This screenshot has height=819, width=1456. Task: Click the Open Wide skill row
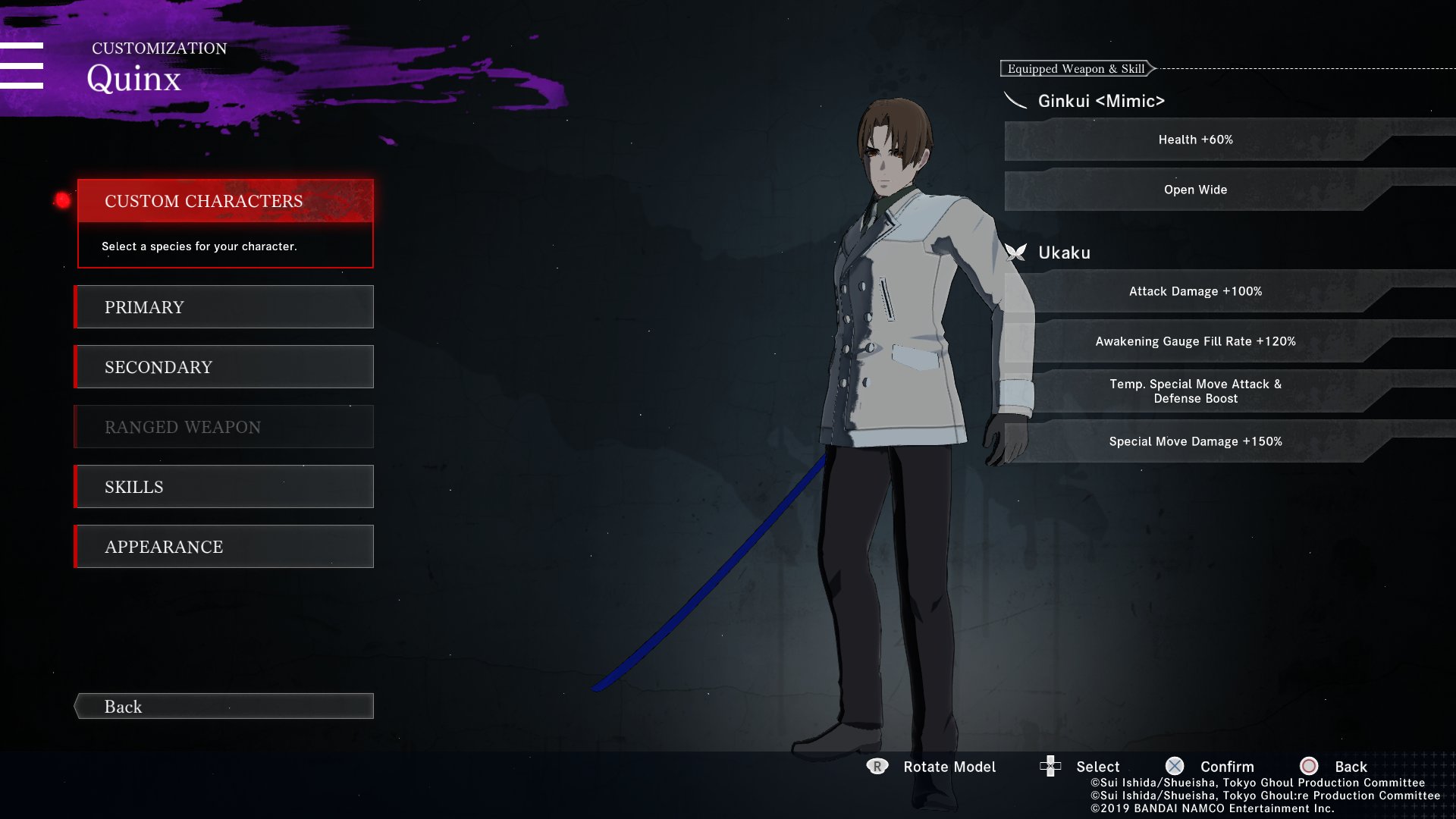pyautogui.click(x=1195, y=190)
